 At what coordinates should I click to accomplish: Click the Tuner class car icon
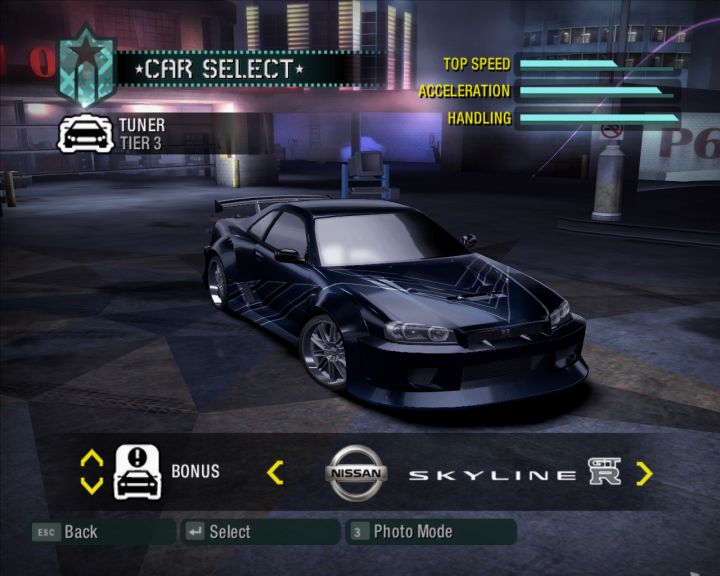pos(83,133)
